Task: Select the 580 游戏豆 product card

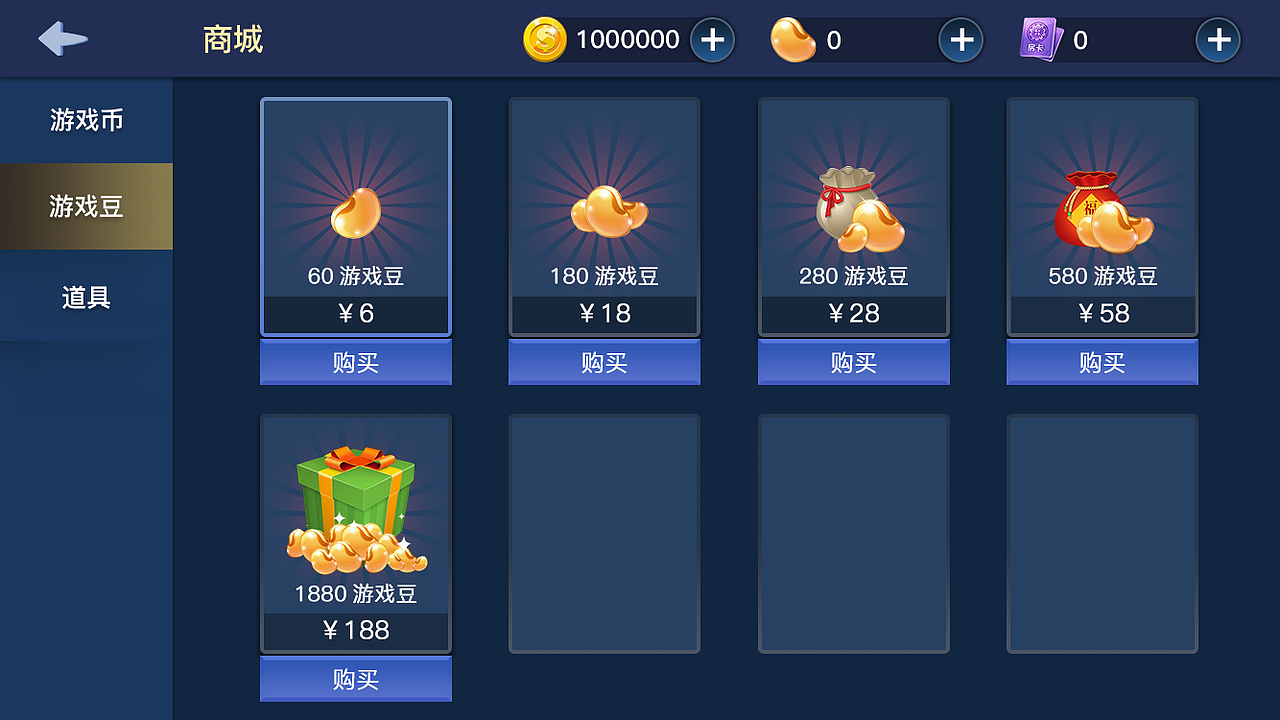Action: pyautogui.click(x=1102, y=216)
